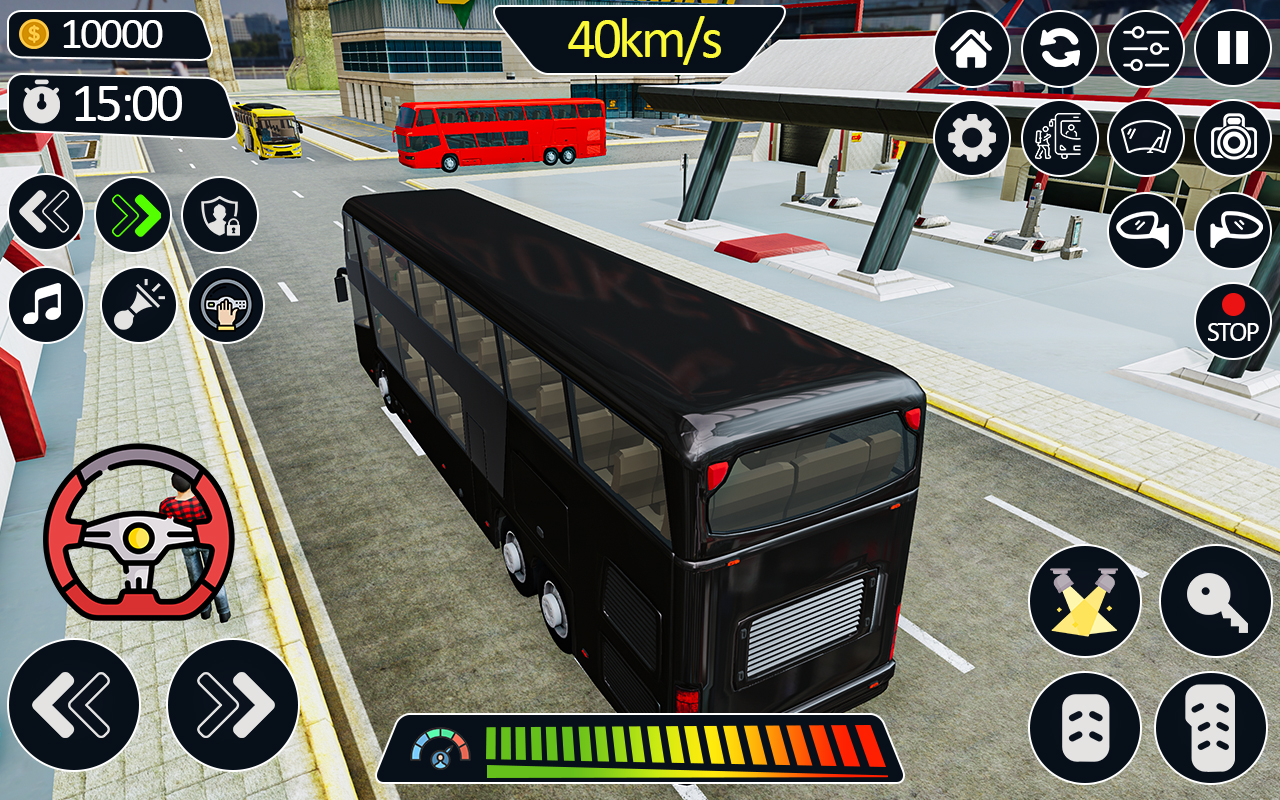Image resolution: width=1280 pixels, height=800 pixels.
Task: Mute the in-game music
Action: [45, 305]
